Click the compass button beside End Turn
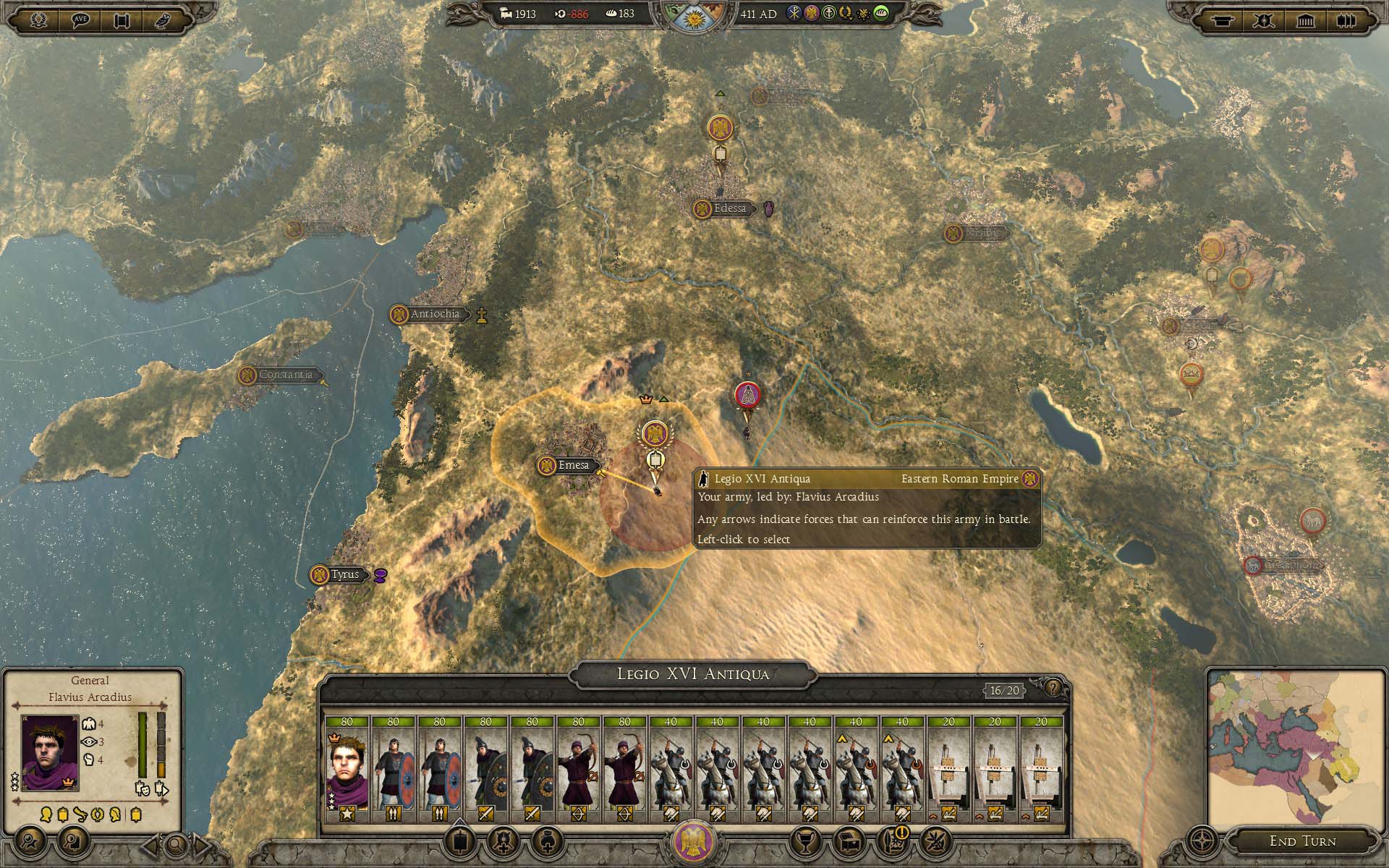This screenshot has height=868, width=1389. [1202, 842]
